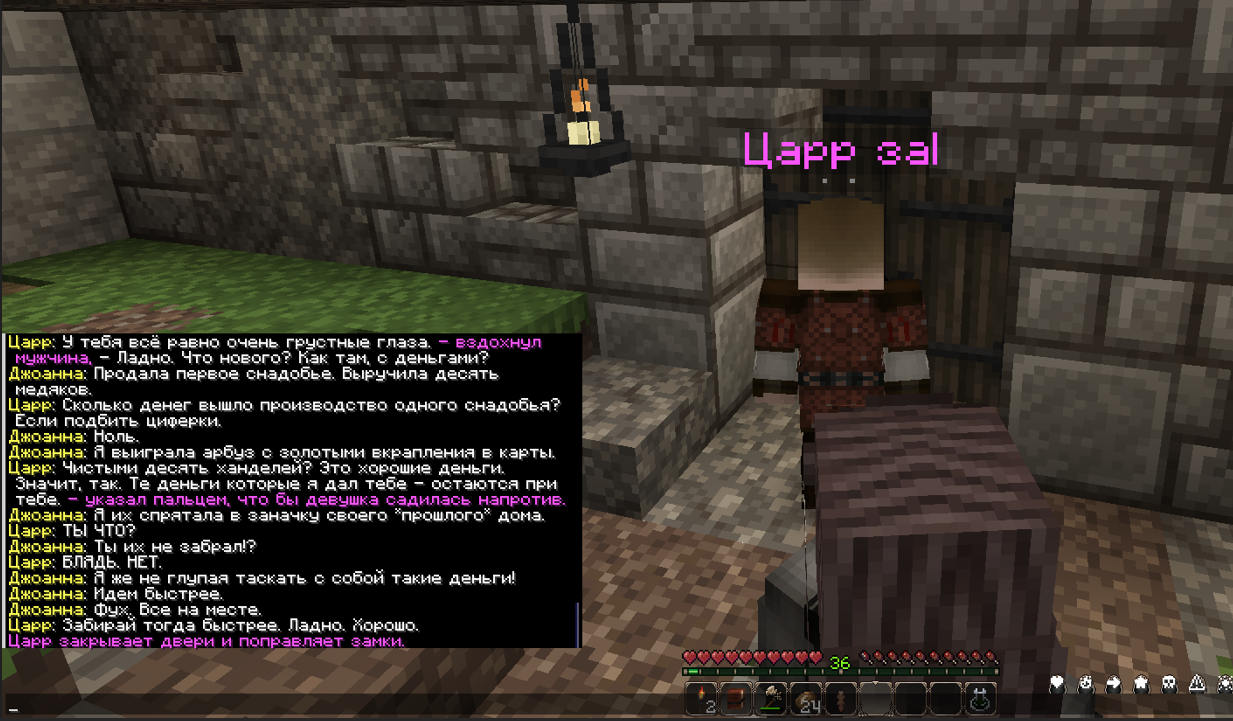Select the green potion bottle slot
Viewport: 1233px width, 721px height.
point(979,698)
